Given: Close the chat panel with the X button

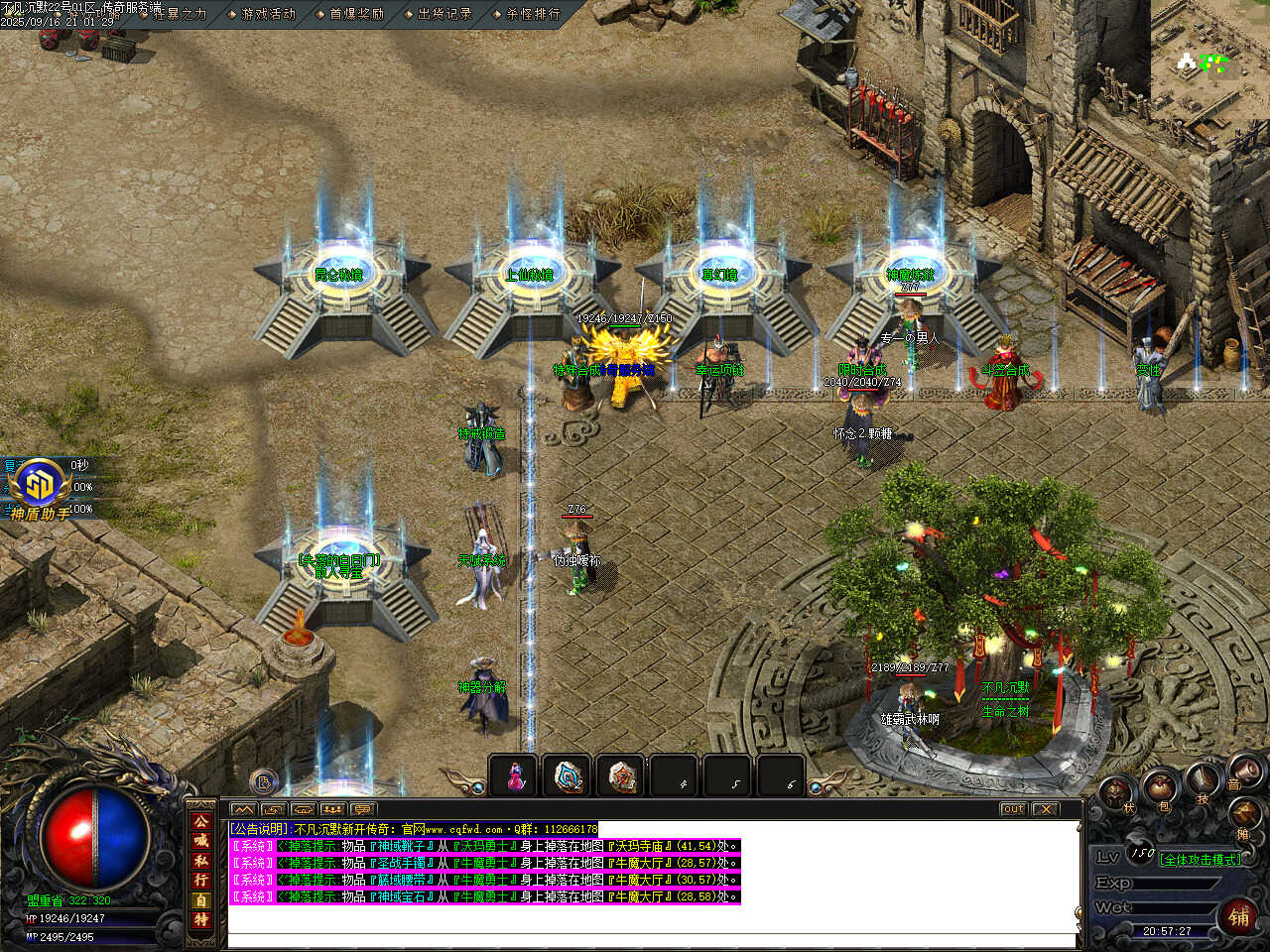Looking at the screenshot, I should 1045,809.
